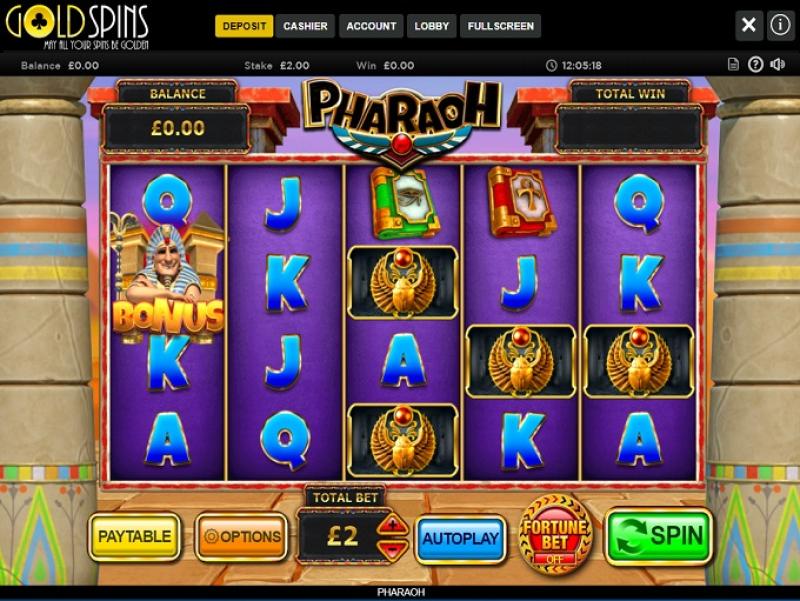Open the game Options

[x=241, y=537]
